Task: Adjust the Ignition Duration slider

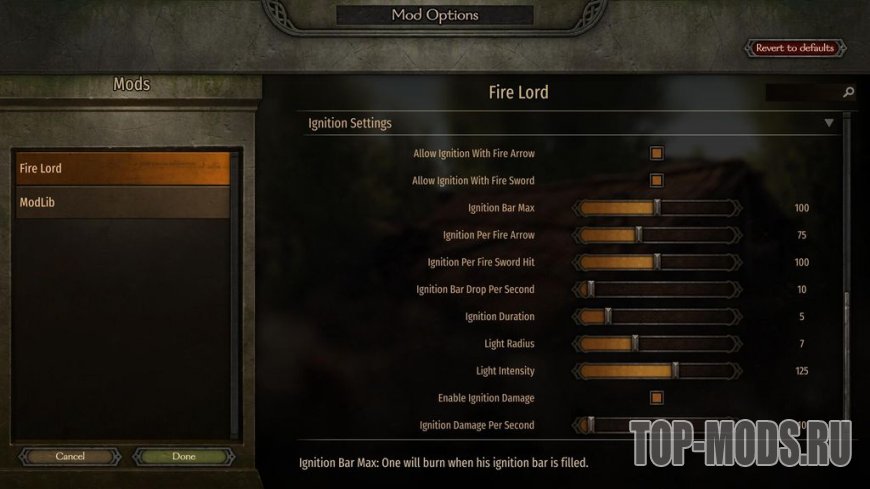Action: pyautogui.click(x=607, y=316)
